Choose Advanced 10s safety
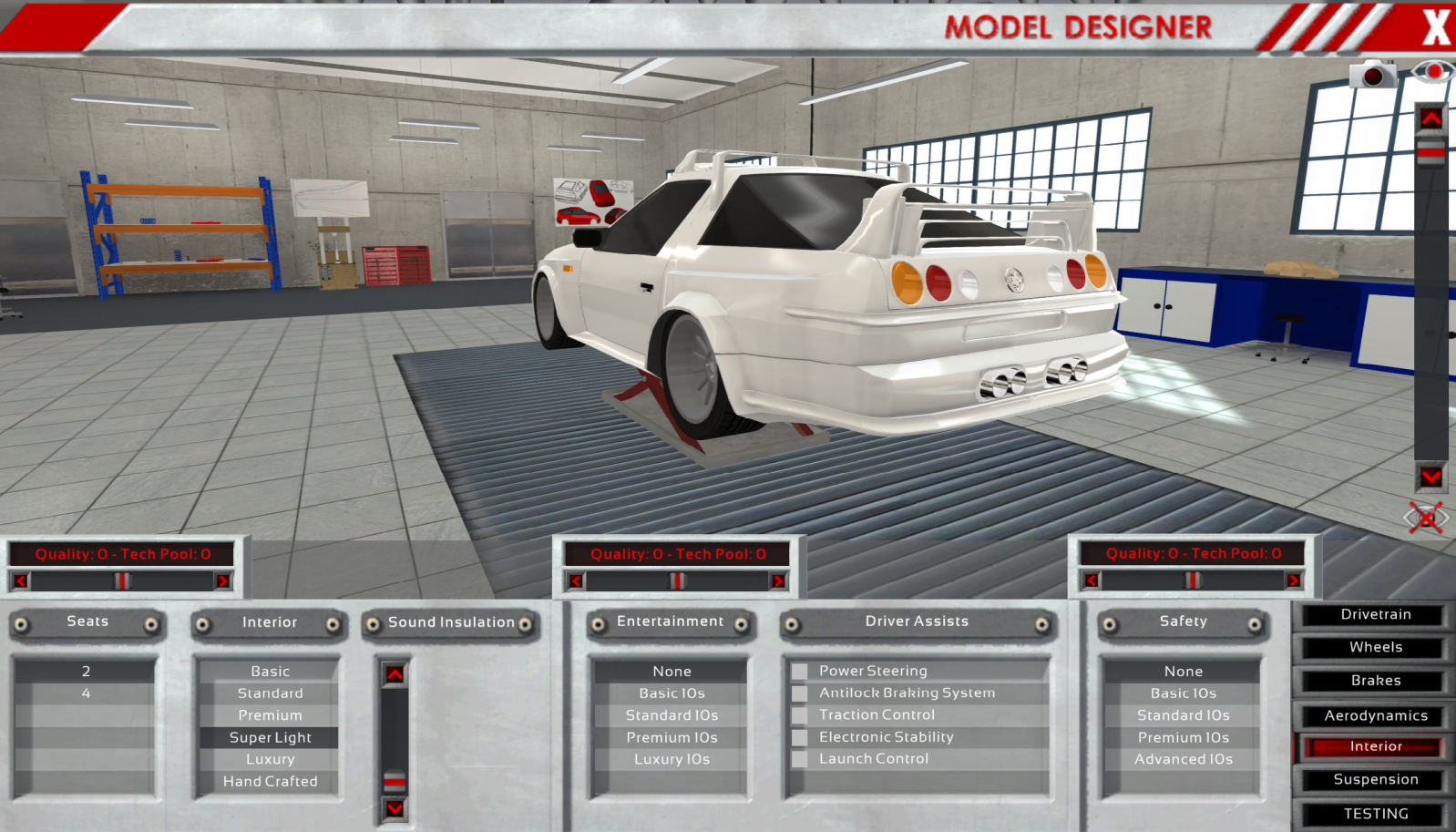The image size is (1456, 832). (1183, 759)
